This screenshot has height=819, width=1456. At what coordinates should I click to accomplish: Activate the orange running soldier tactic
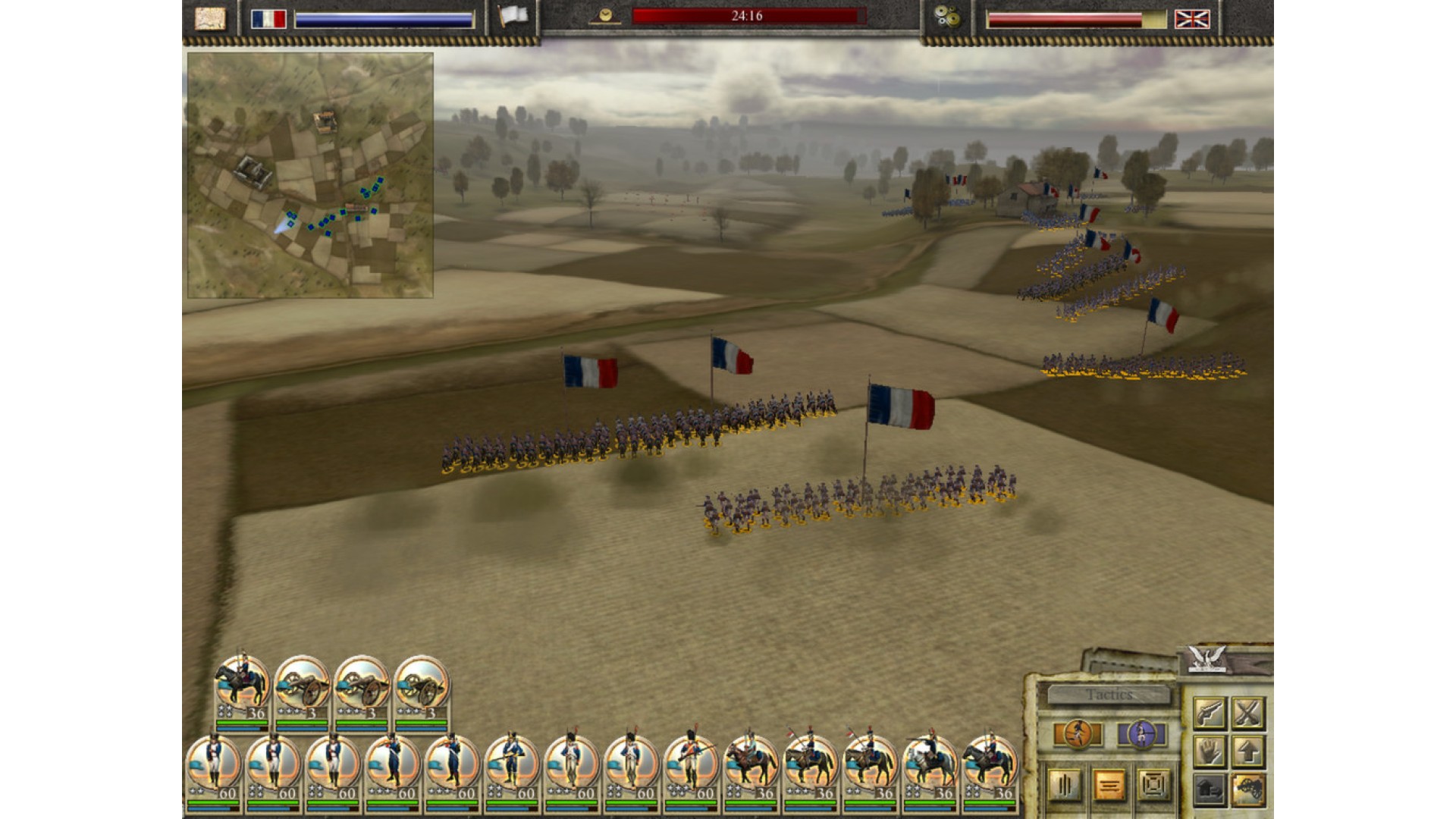coord(1078,734)
